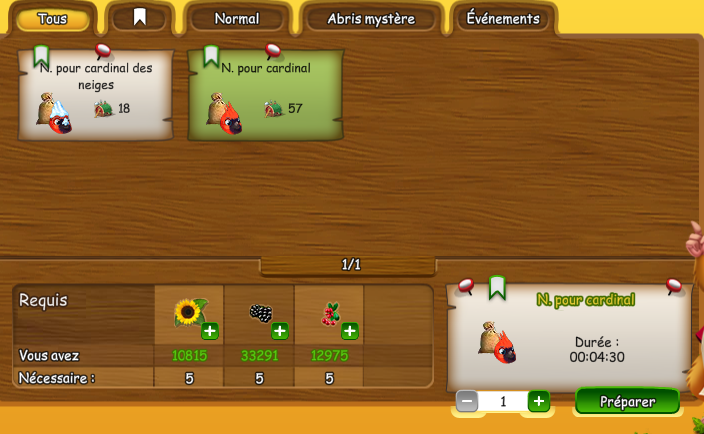The width and height of the screenshot is (704, 434).
Task: Add more red berries with the plus button
Action: (x=350, y=331)
